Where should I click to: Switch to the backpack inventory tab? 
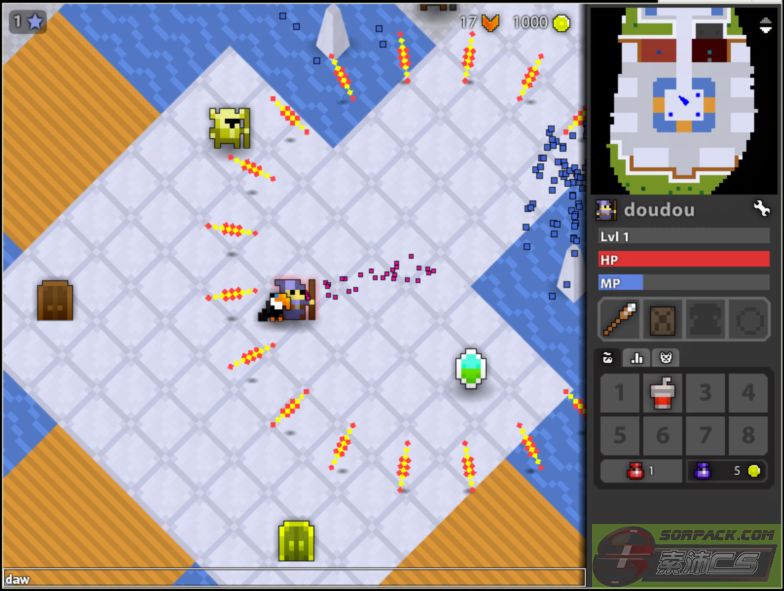coord(606,357)
